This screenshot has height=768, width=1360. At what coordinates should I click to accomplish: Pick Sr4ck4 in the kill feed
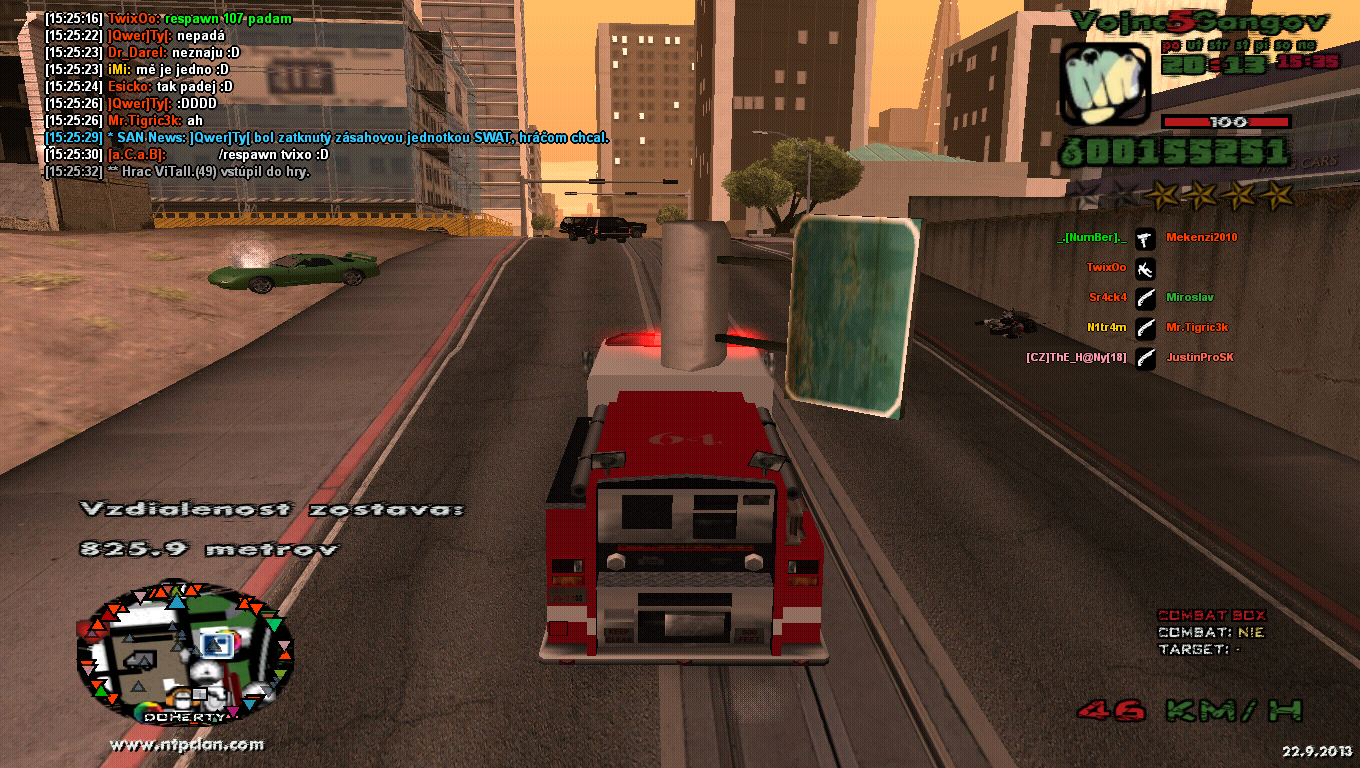coord(1108,298)
